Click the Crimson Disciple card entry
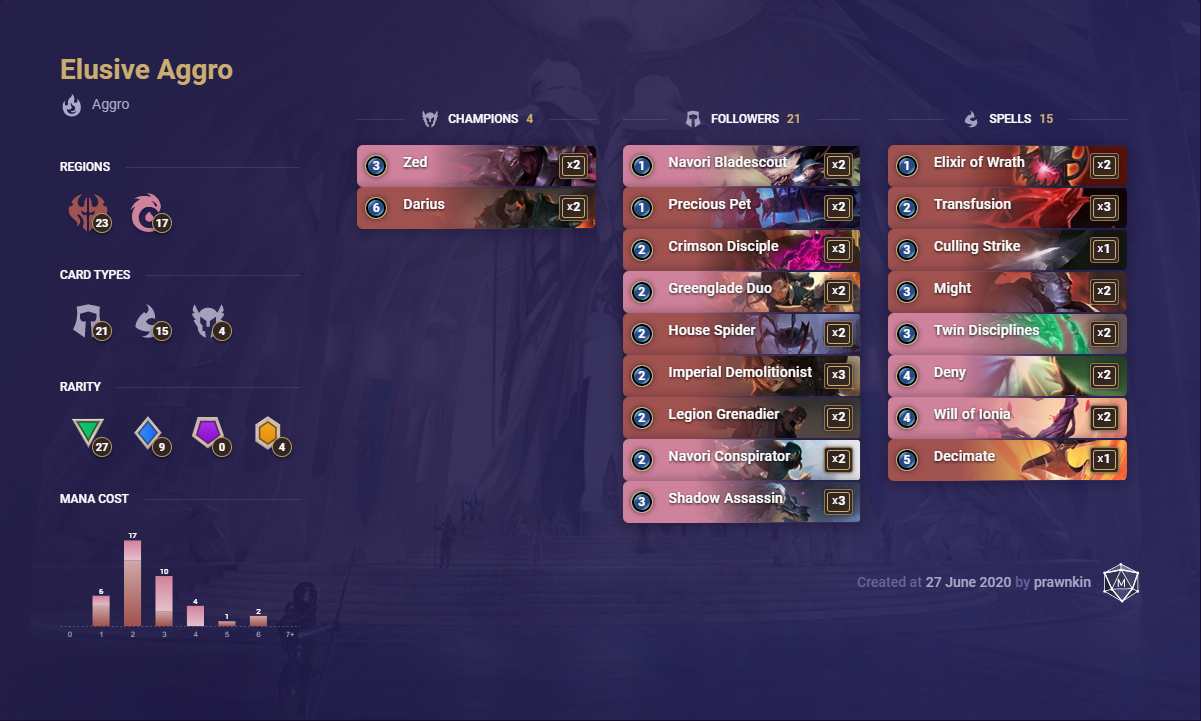Viewport: 1201px width, 721px height. point(741,250)
